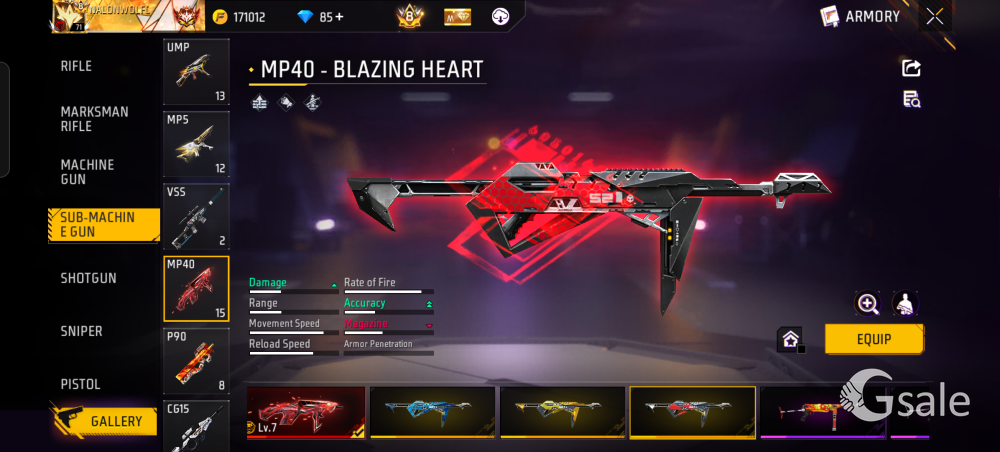Select the MP5 weapon thumbnail

(x=196, y=144)
